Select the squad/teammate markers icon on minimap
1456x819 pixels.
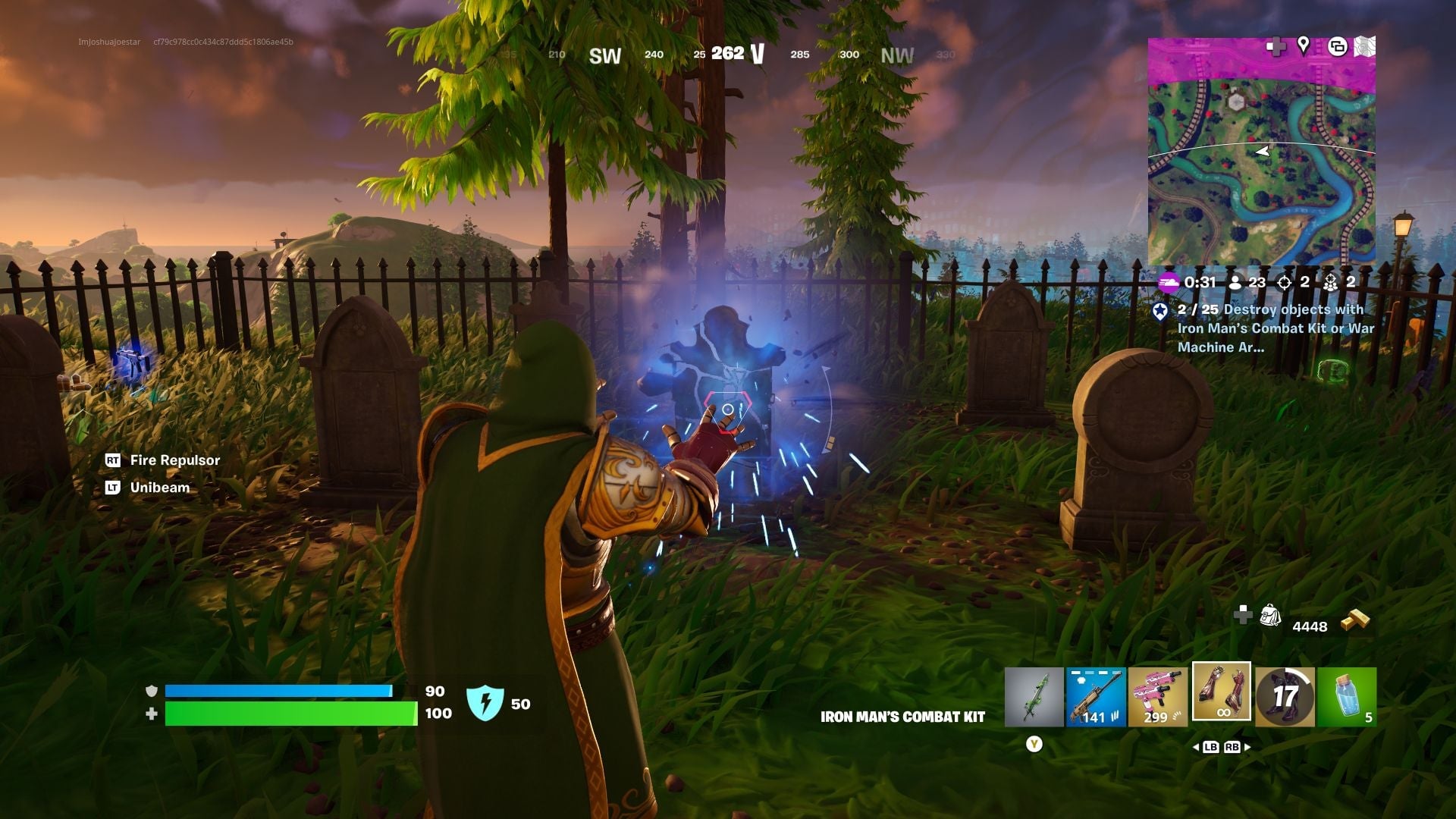(1337, 45)
